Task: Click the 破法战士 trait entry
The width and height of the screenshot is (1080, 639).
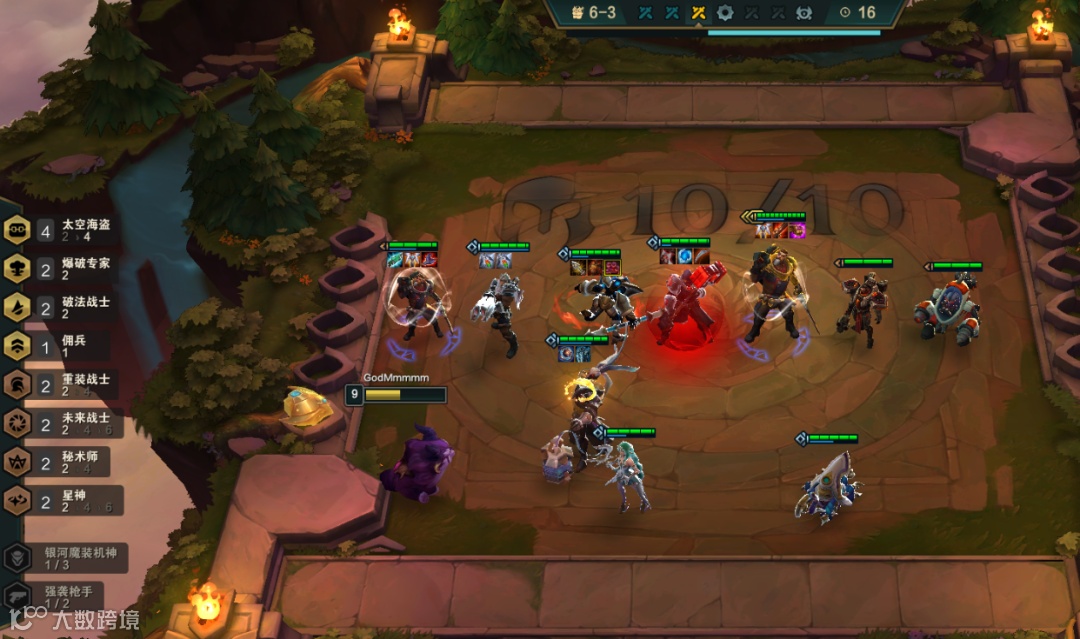Action: (x=62, y=307)
